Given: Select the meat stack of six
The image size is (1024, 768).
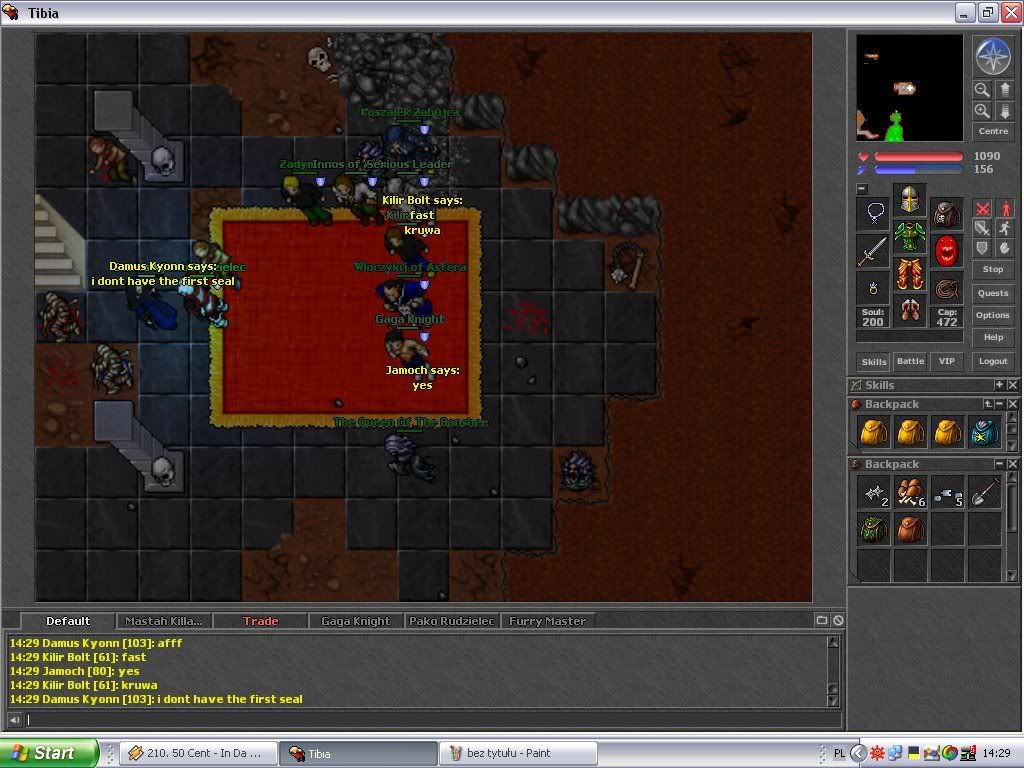Looking at the screenshot, I should (909, 491).
